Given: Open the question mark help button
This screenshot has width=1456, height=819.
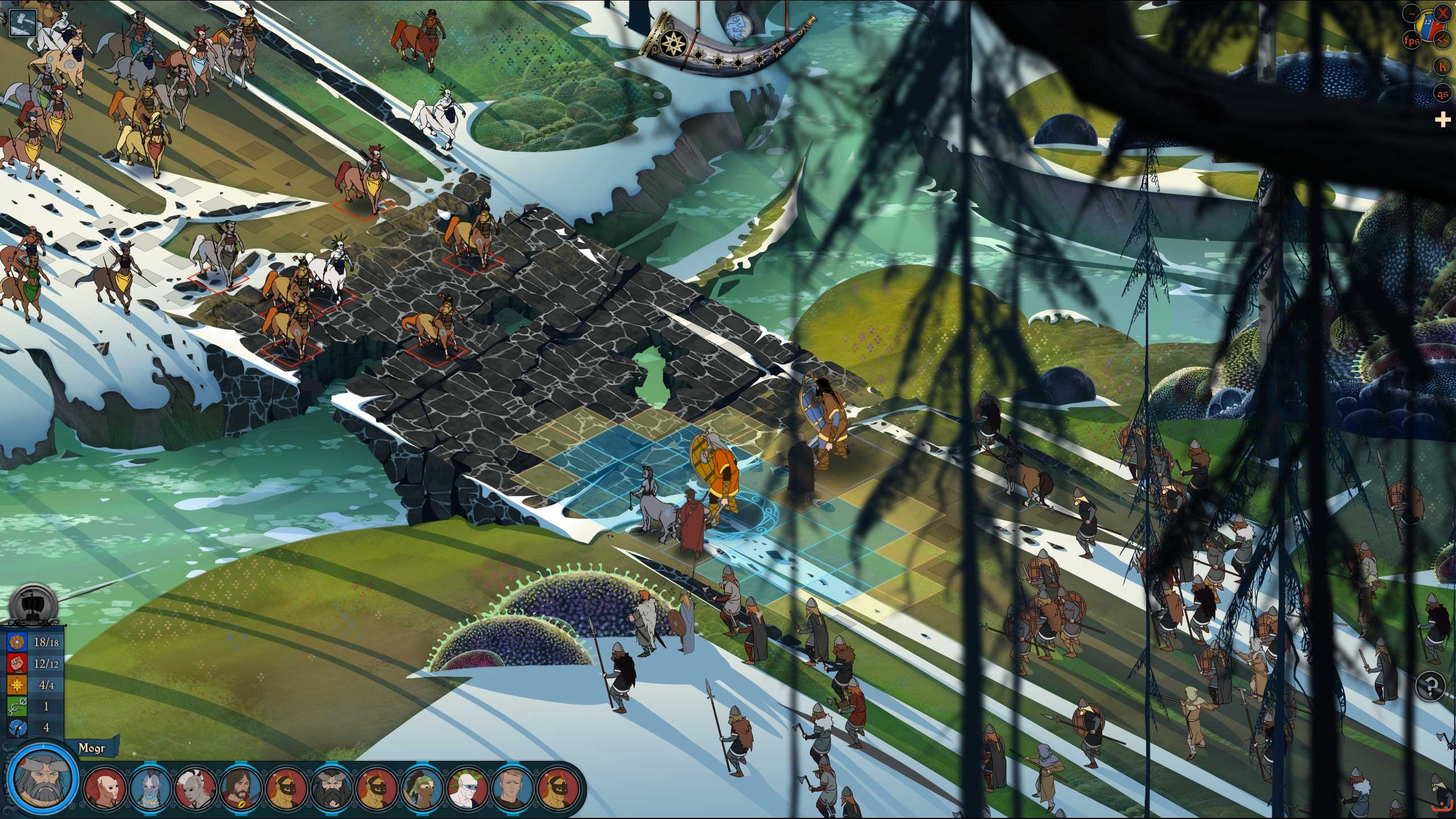Looking at the screenshot, I should pos(1429,685).
